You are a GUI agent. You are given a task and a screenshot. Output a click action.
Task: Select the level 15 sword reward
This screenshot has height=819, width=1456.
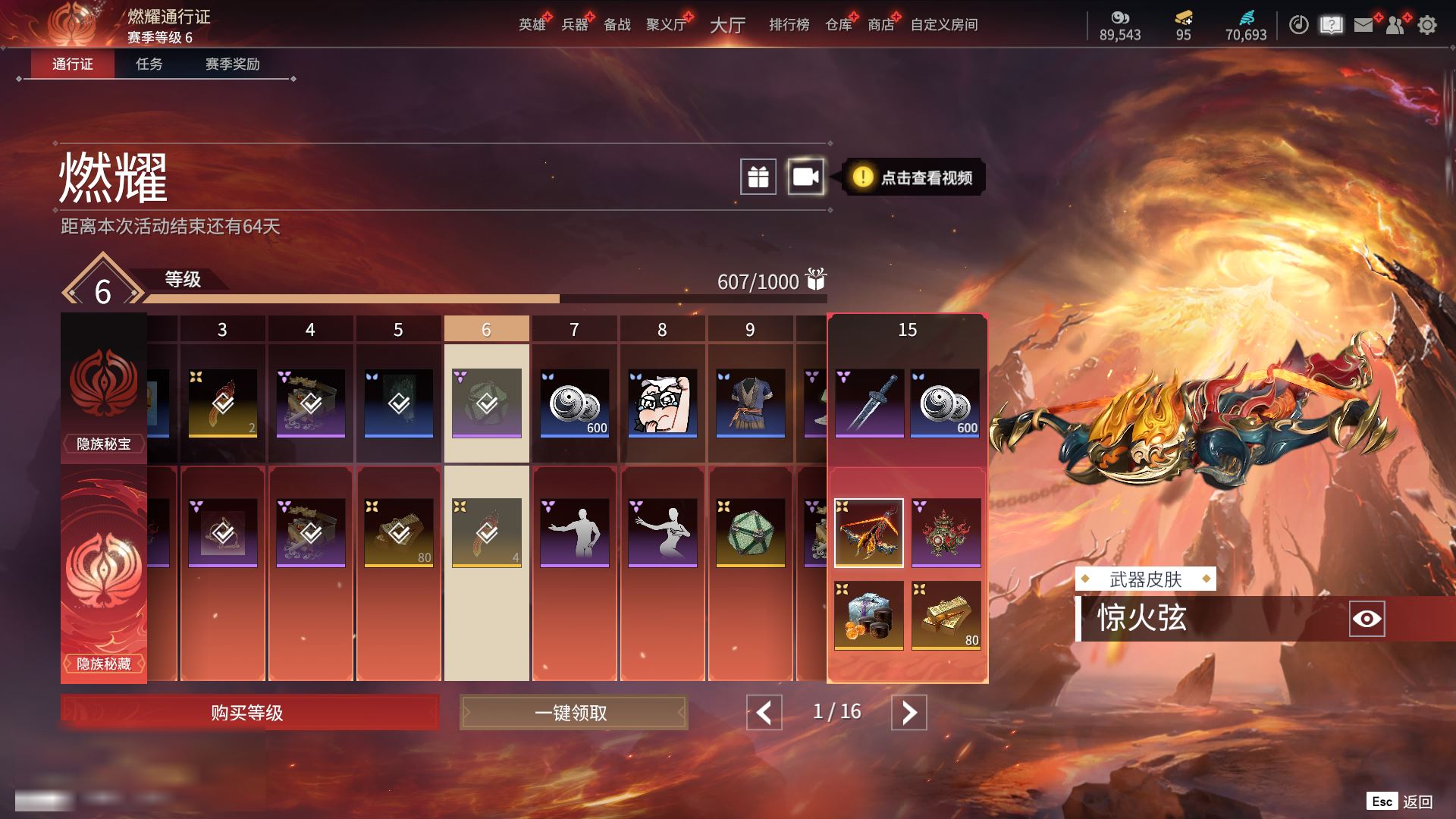(x=869, y=403)
